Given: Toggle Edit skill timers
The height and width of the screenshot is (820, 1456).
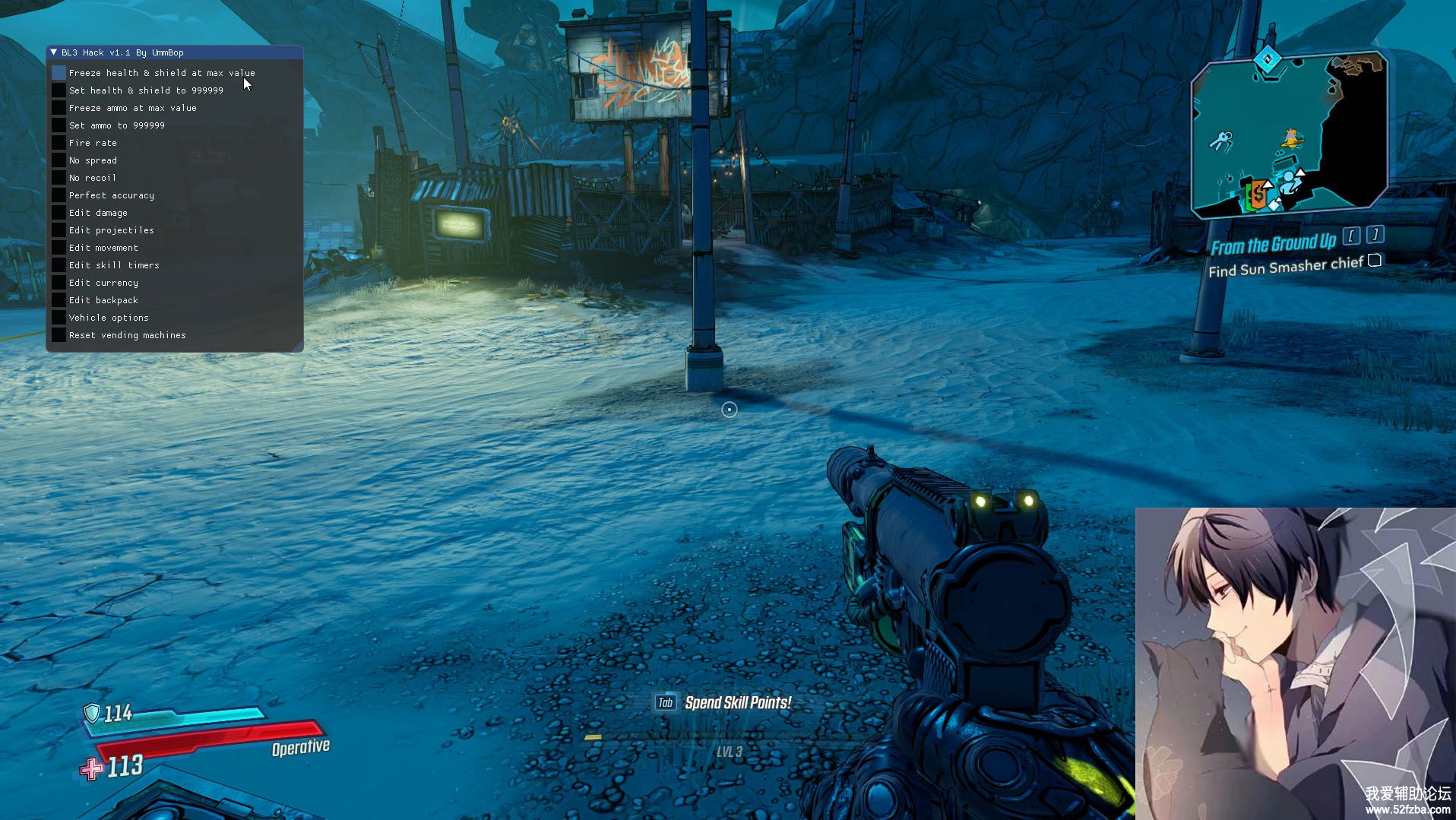Looking at the screenshot, I should [x=59, y=265].
